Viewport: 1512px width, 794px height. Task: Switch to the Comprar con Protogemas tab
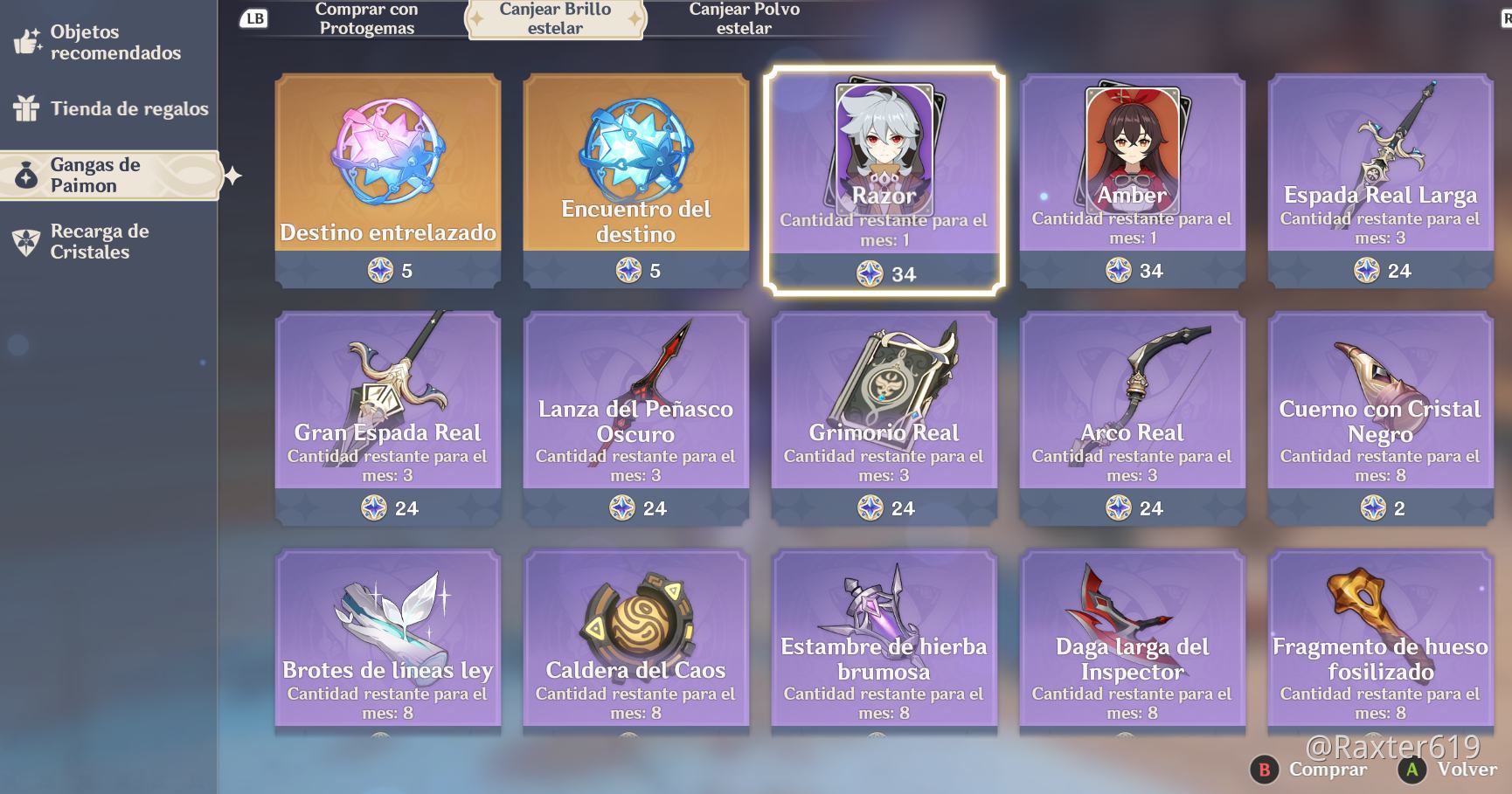[x=365, y=19]
